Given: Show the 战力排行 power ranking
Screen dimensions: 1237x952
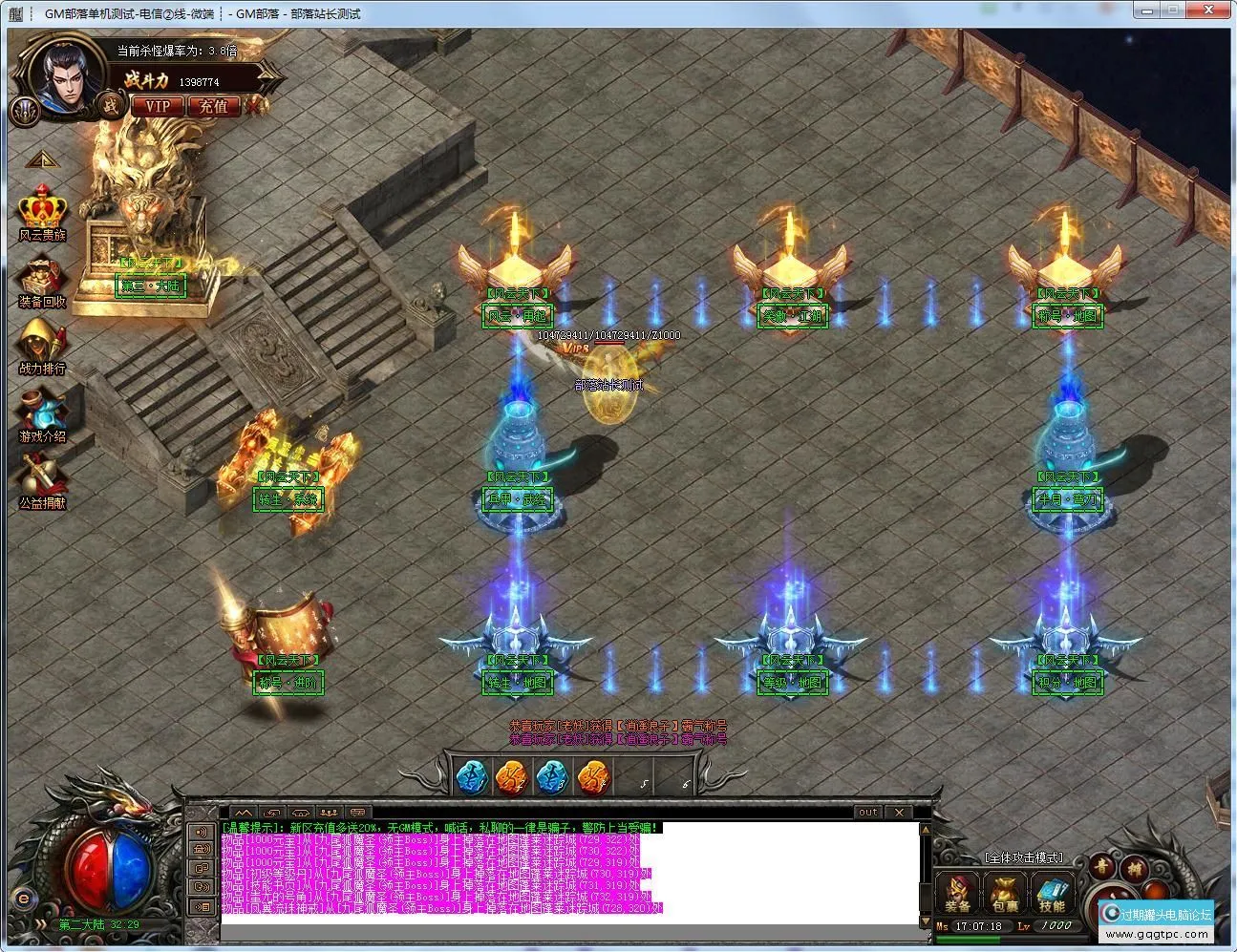Looking at the screenshot, I should coord(42,349).
